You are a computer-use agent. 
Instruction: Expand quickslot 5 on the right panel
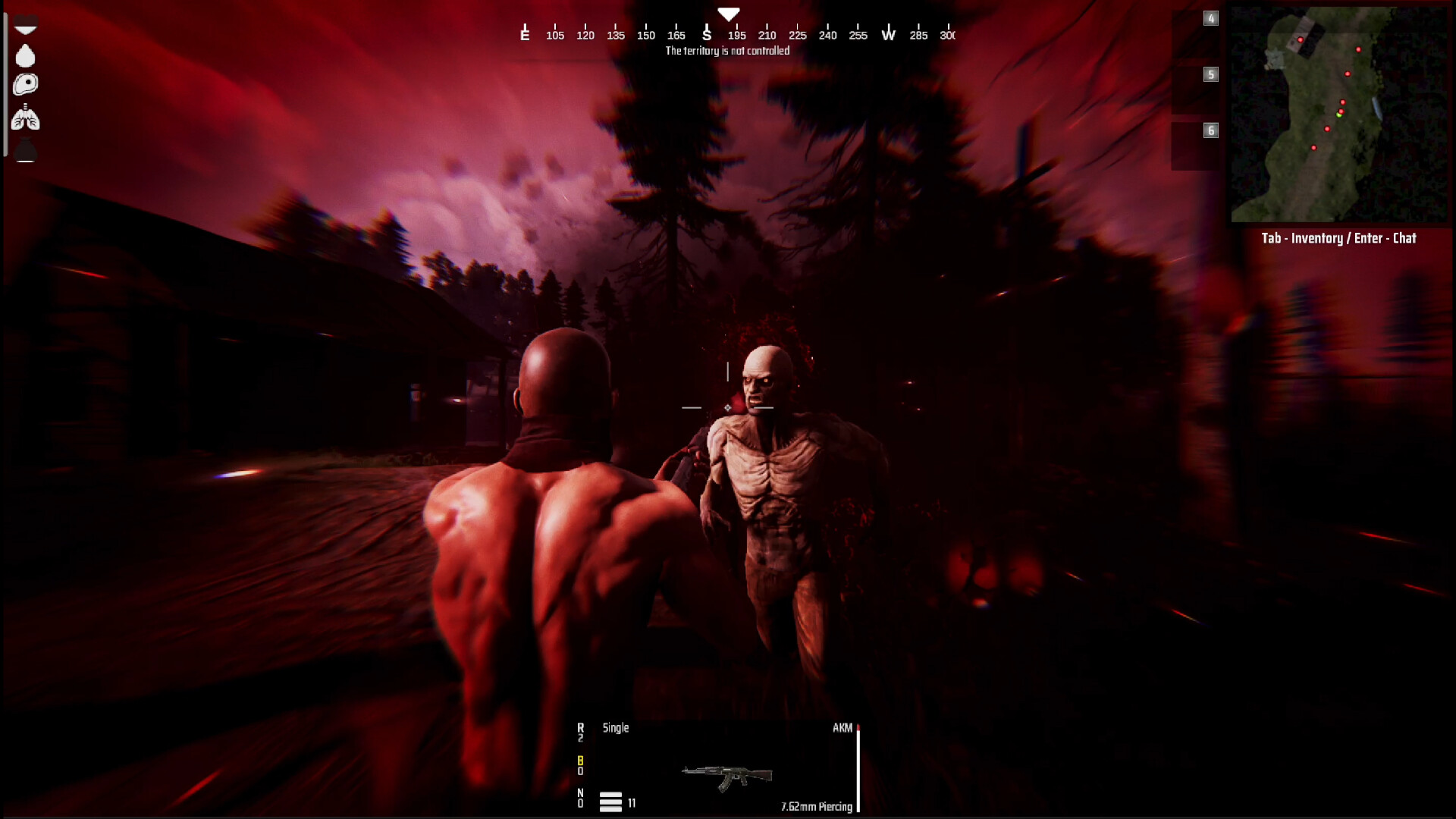[x=1211, y=75]
